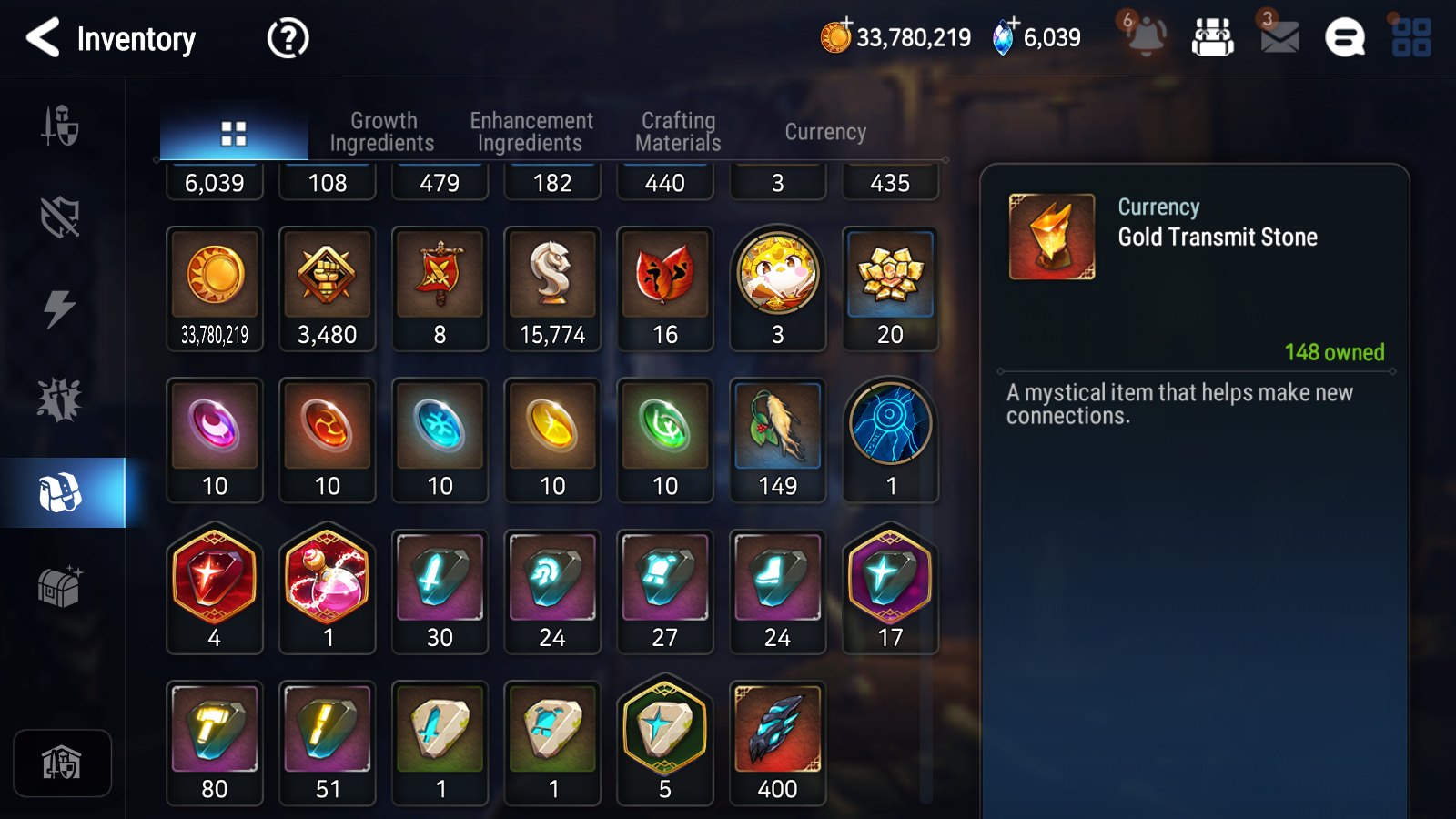
Task: Choose the white knight chess piece item
Action: pos(552,288)
